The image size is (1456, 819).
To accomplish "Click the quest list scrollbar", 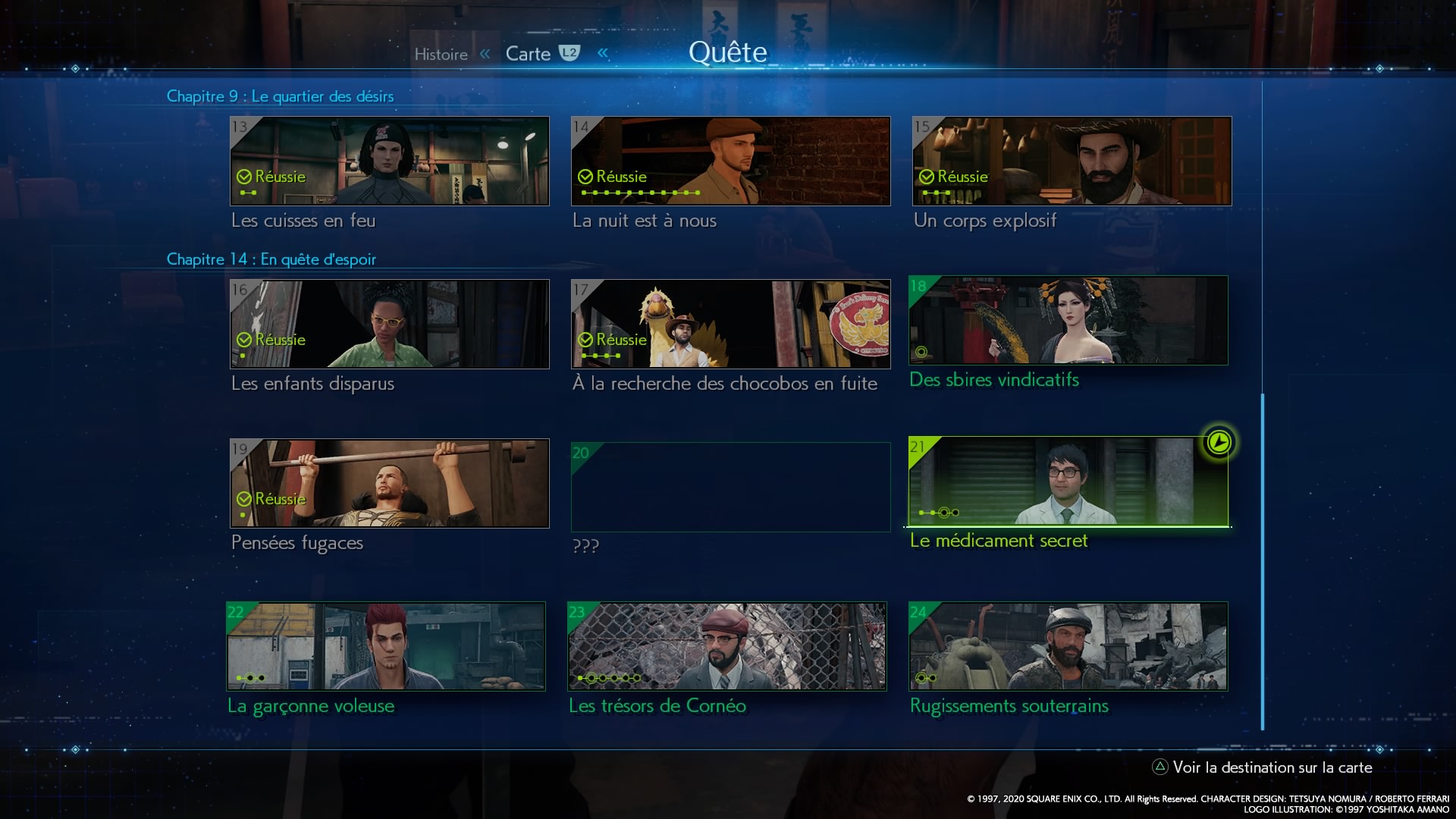I will pyautogui.click(x=1263, y=561).
